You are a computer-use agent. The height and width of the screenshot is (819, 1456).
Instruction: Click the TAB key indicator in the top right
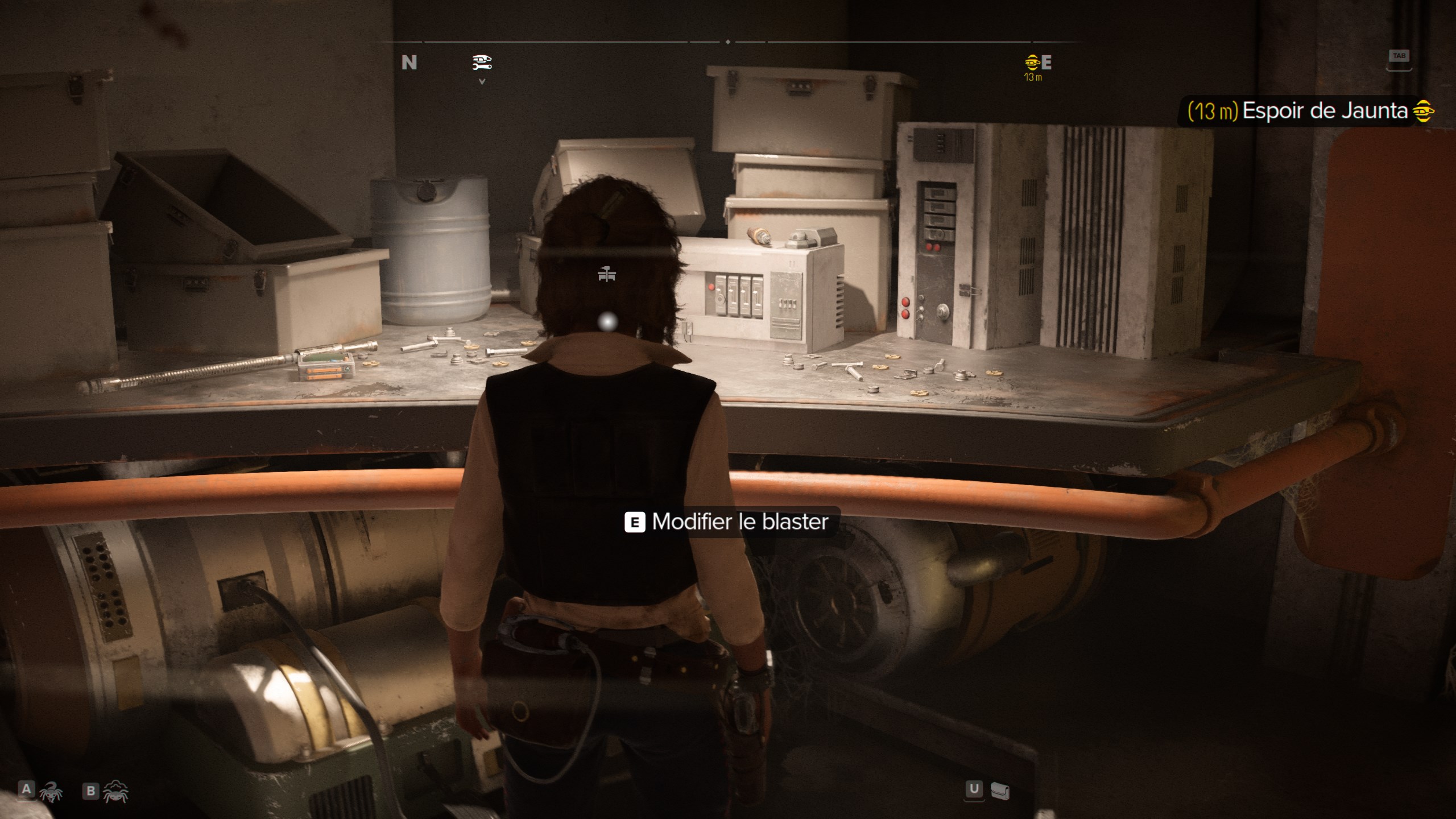pos(1399,56)
